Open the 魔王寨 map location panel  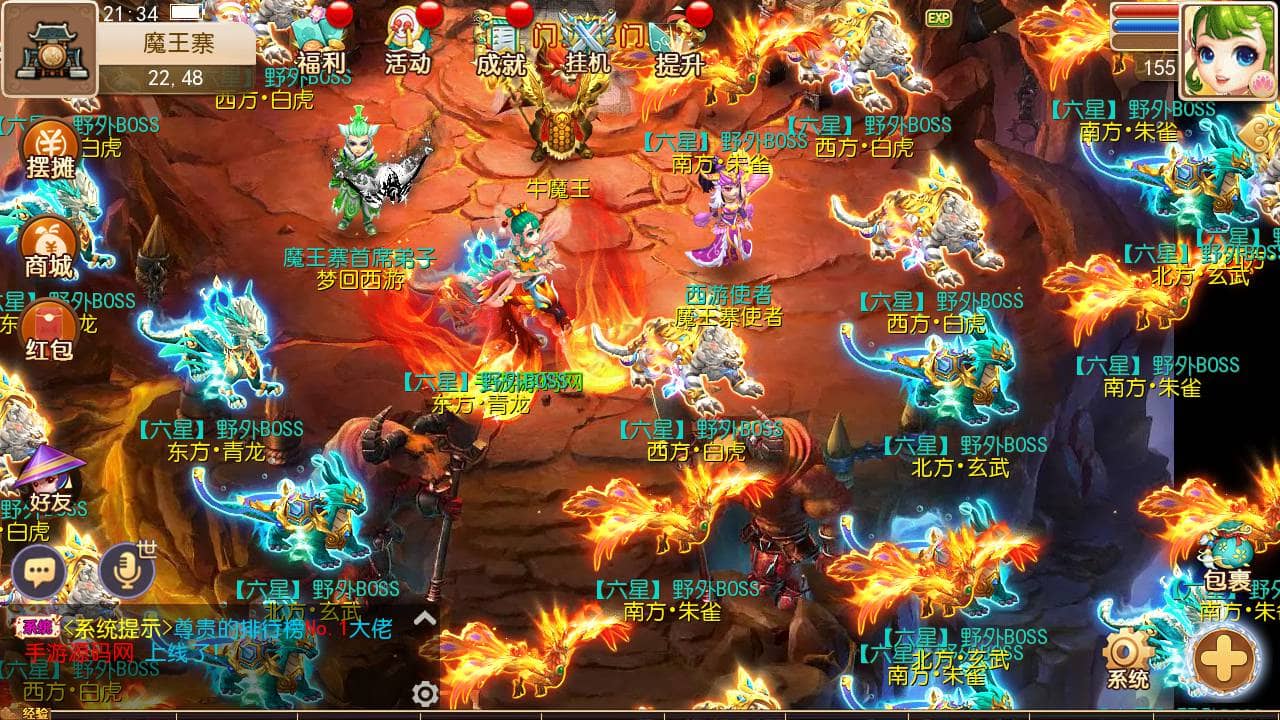pos(50,48)
